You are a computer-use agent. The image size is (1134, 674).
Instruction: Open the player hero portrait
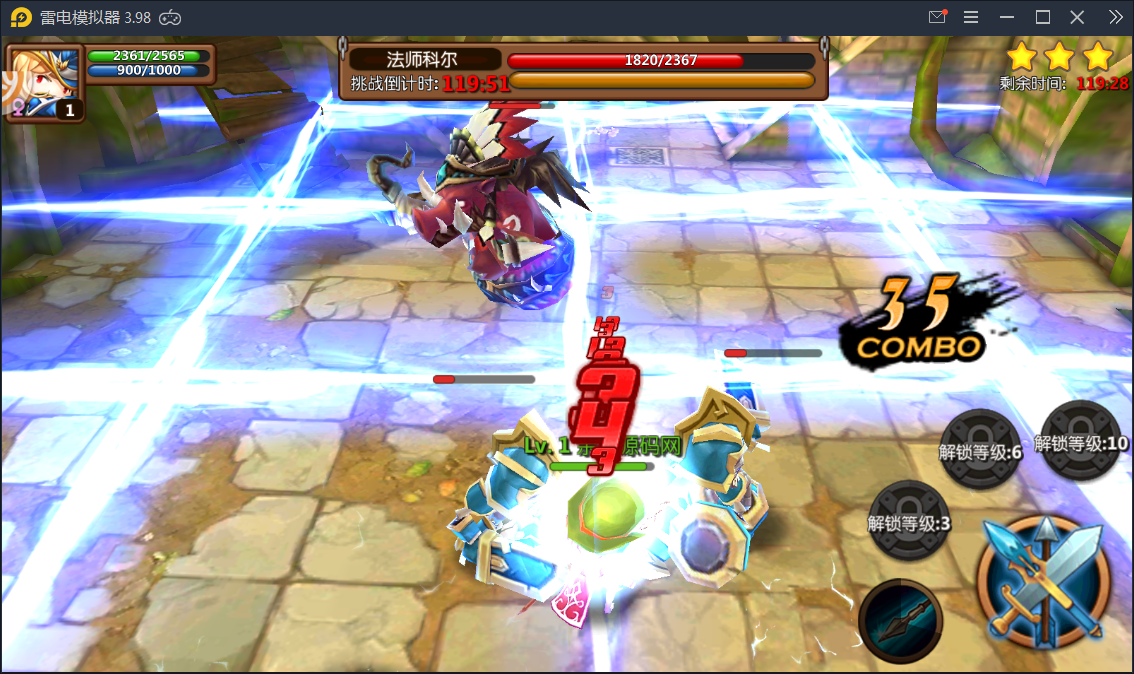click(45, 84)
